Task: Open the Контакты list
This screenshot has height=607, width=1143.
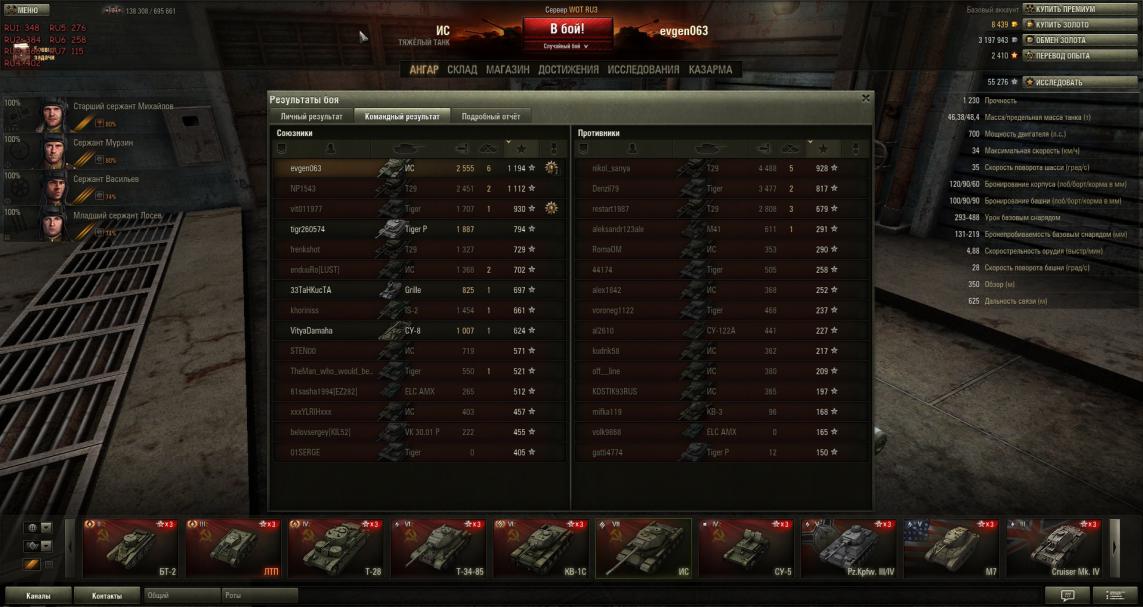Action: (107, 596)
